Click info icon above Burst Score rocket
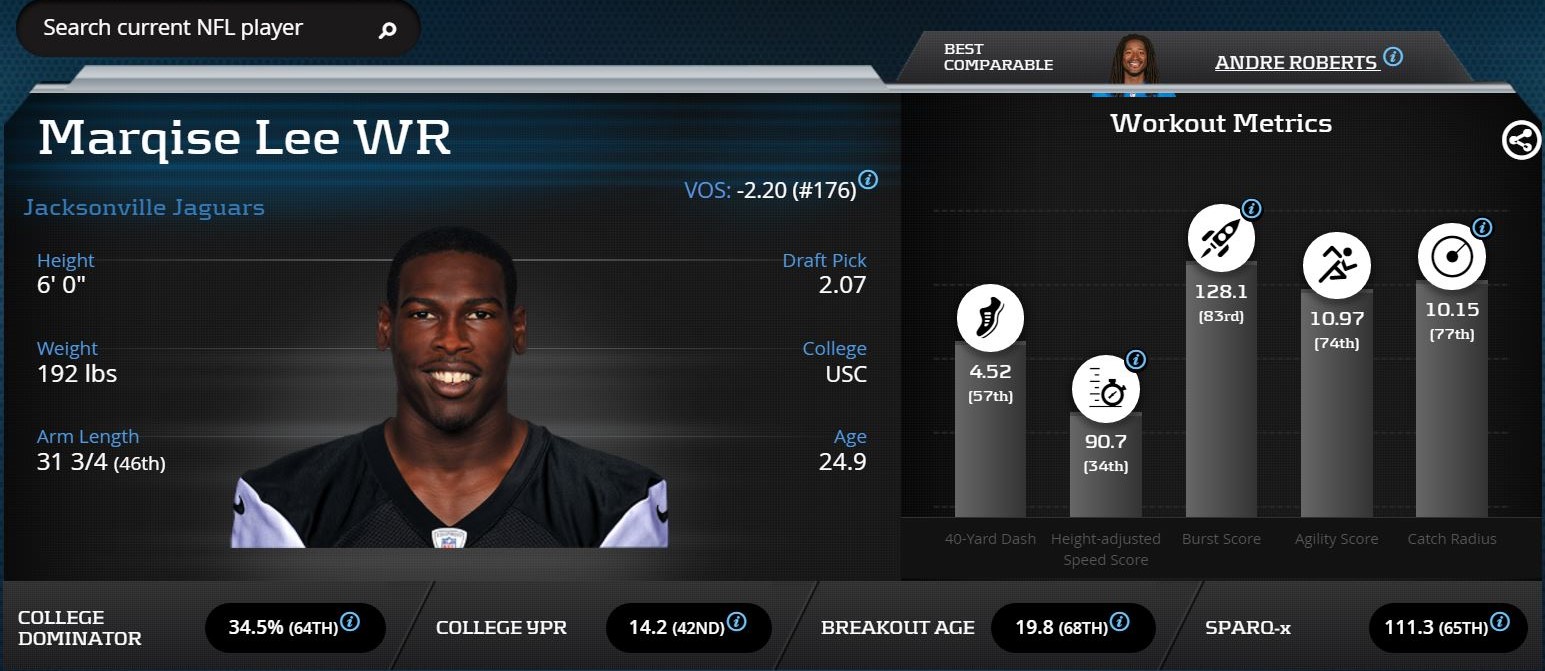The width and height of the screenshot is (1545, 671). click(1251, 209)
